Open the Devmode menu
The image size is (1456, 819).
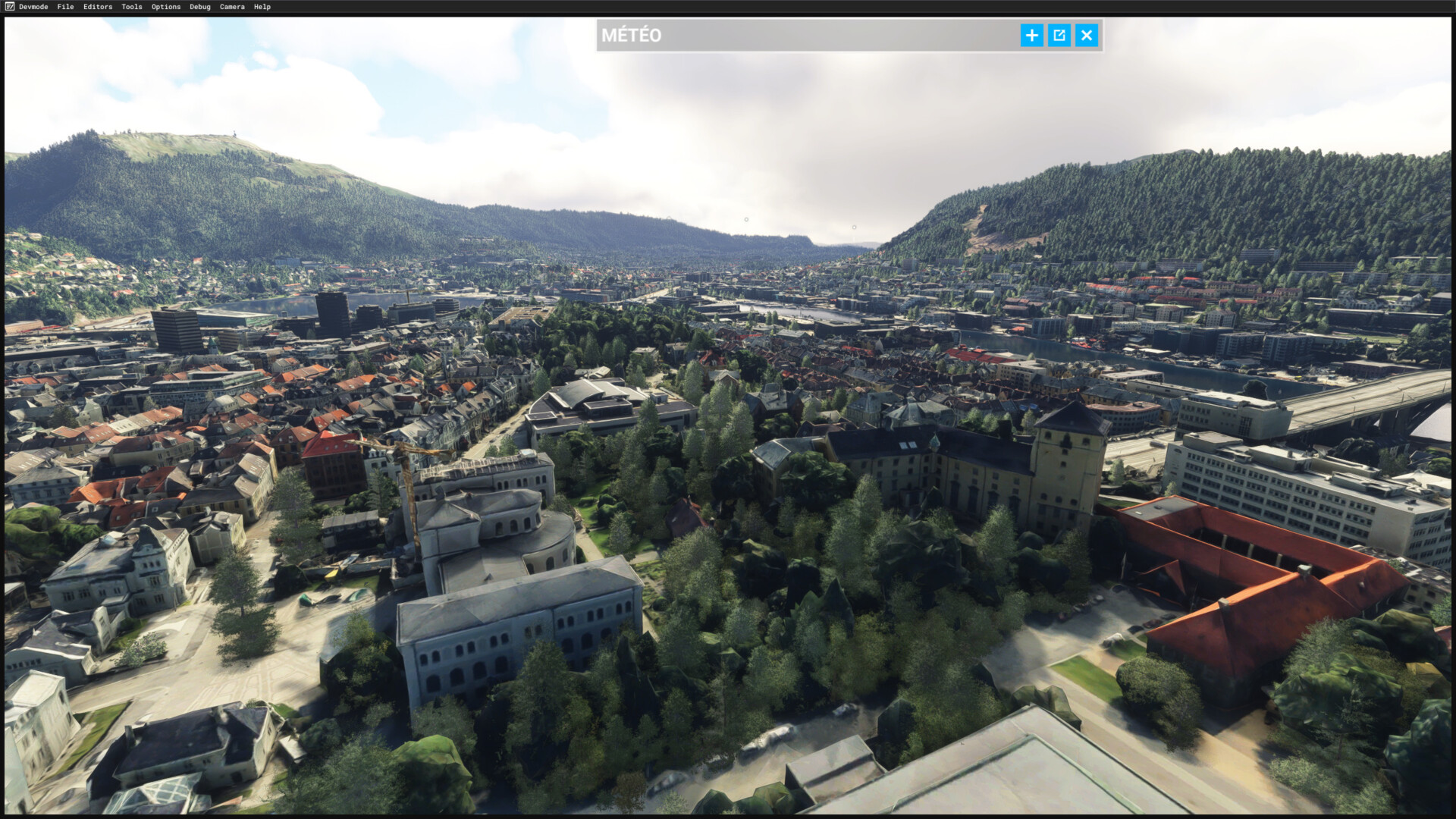click(33, 7)
